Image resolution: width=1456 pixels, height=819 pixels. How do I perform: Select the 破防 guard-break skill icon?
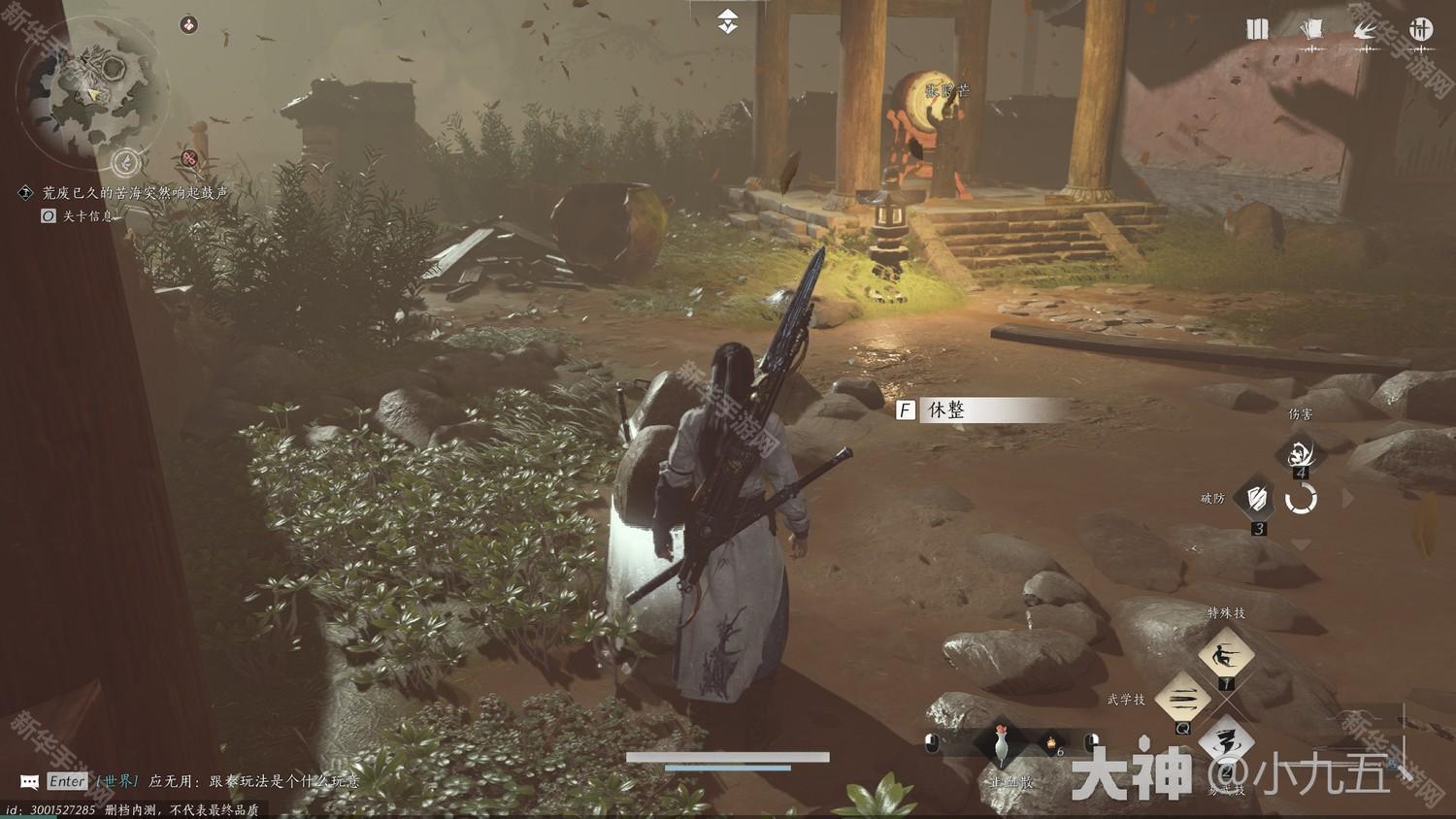pos(1258,499)
